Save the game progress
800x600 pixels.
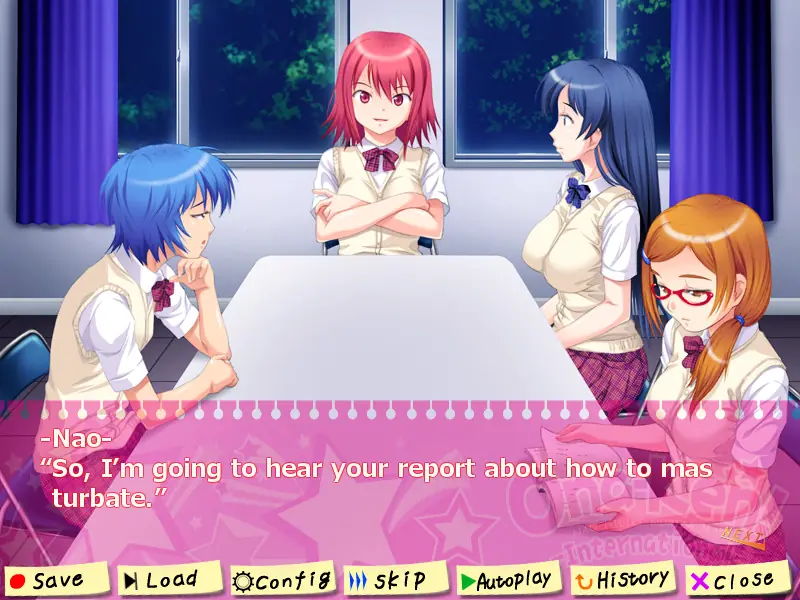(57, 580)
